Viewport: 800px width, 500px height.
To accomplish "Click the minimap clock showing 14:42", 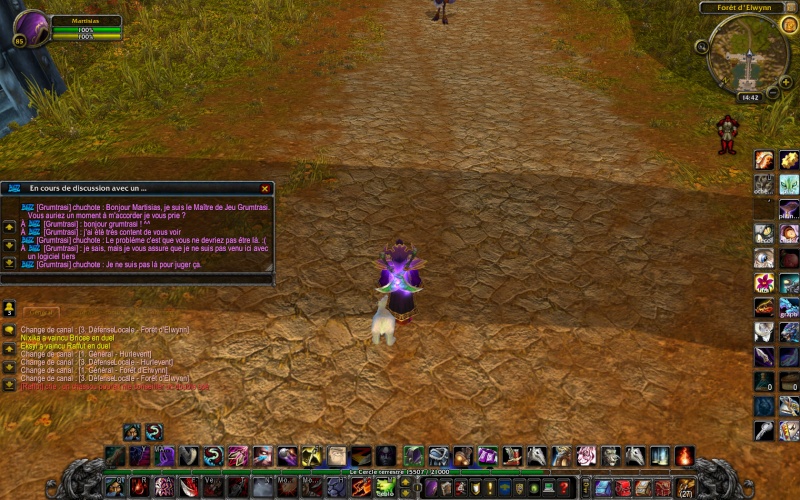I will (750, 98).
